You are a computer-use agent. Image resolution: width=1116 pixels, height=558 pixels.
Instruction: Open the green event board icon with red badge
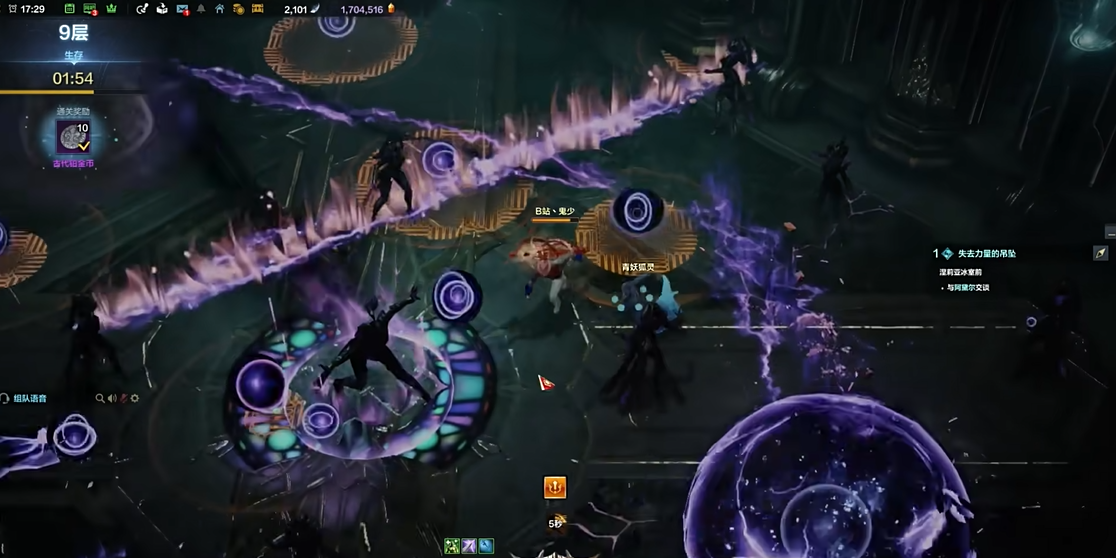coord(90,9)
